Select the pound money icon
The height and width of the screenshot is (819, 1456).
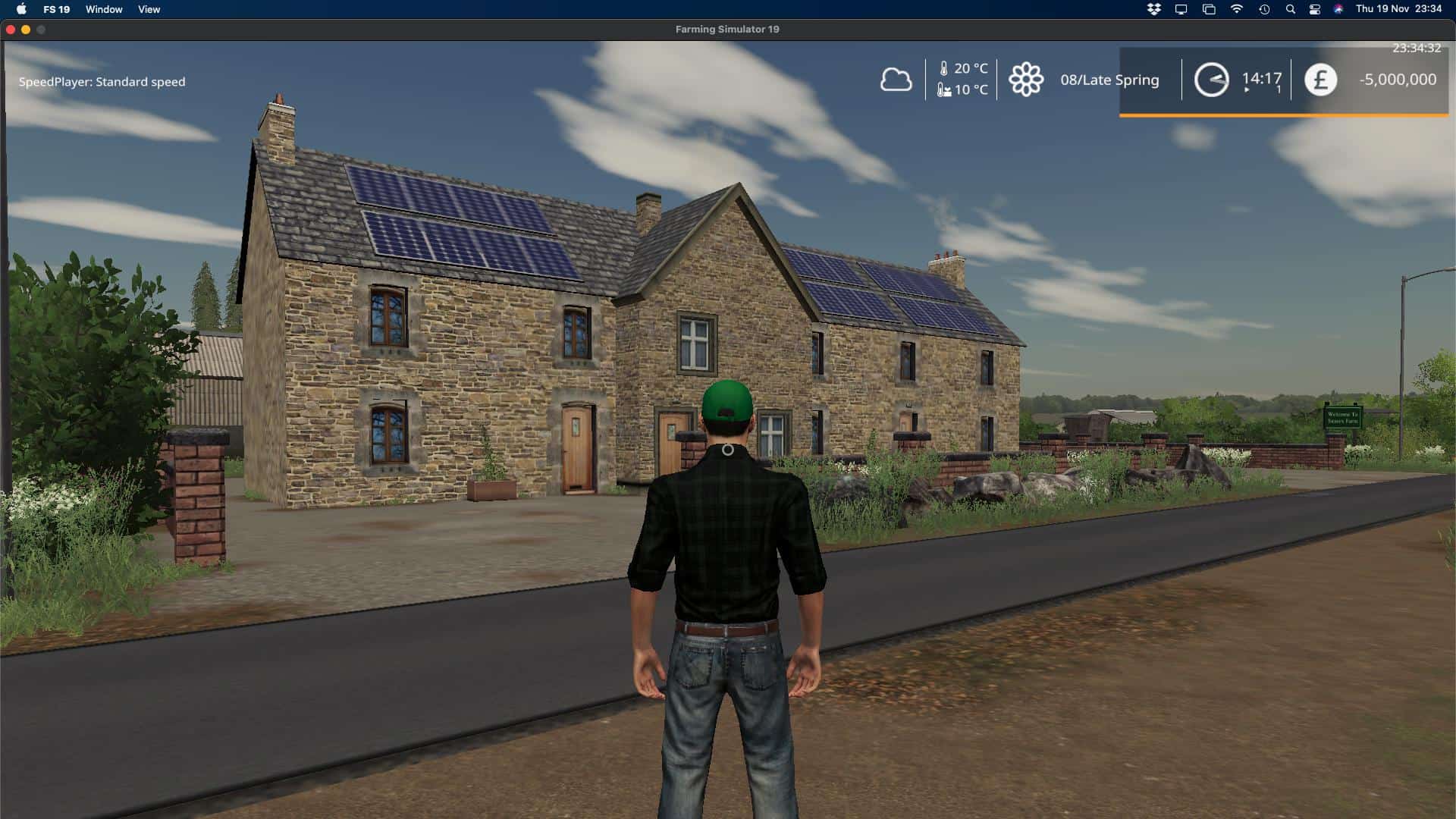[x=1320, y=80]
